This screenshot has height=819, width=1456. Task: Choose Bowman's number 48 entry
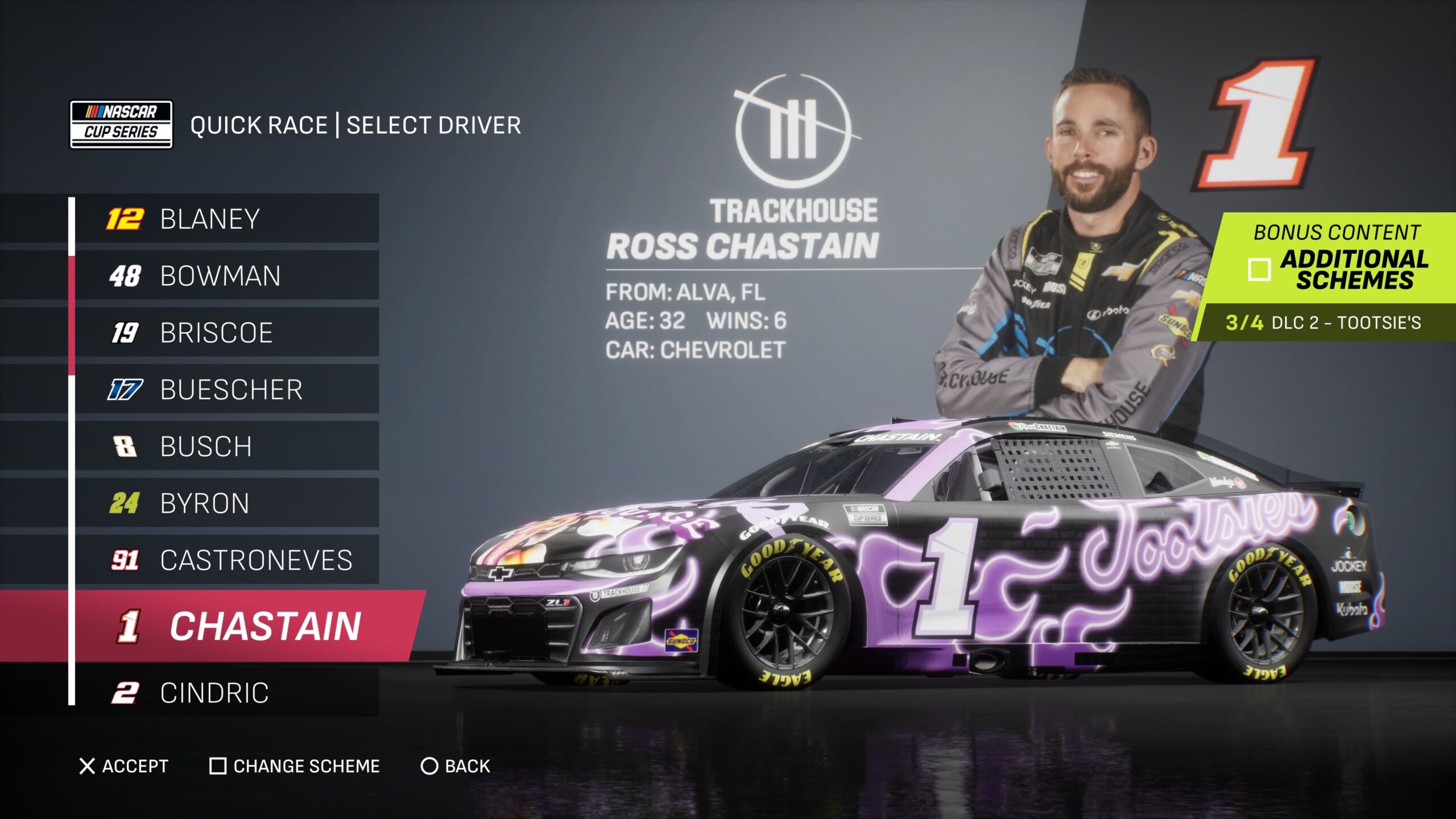226,276
